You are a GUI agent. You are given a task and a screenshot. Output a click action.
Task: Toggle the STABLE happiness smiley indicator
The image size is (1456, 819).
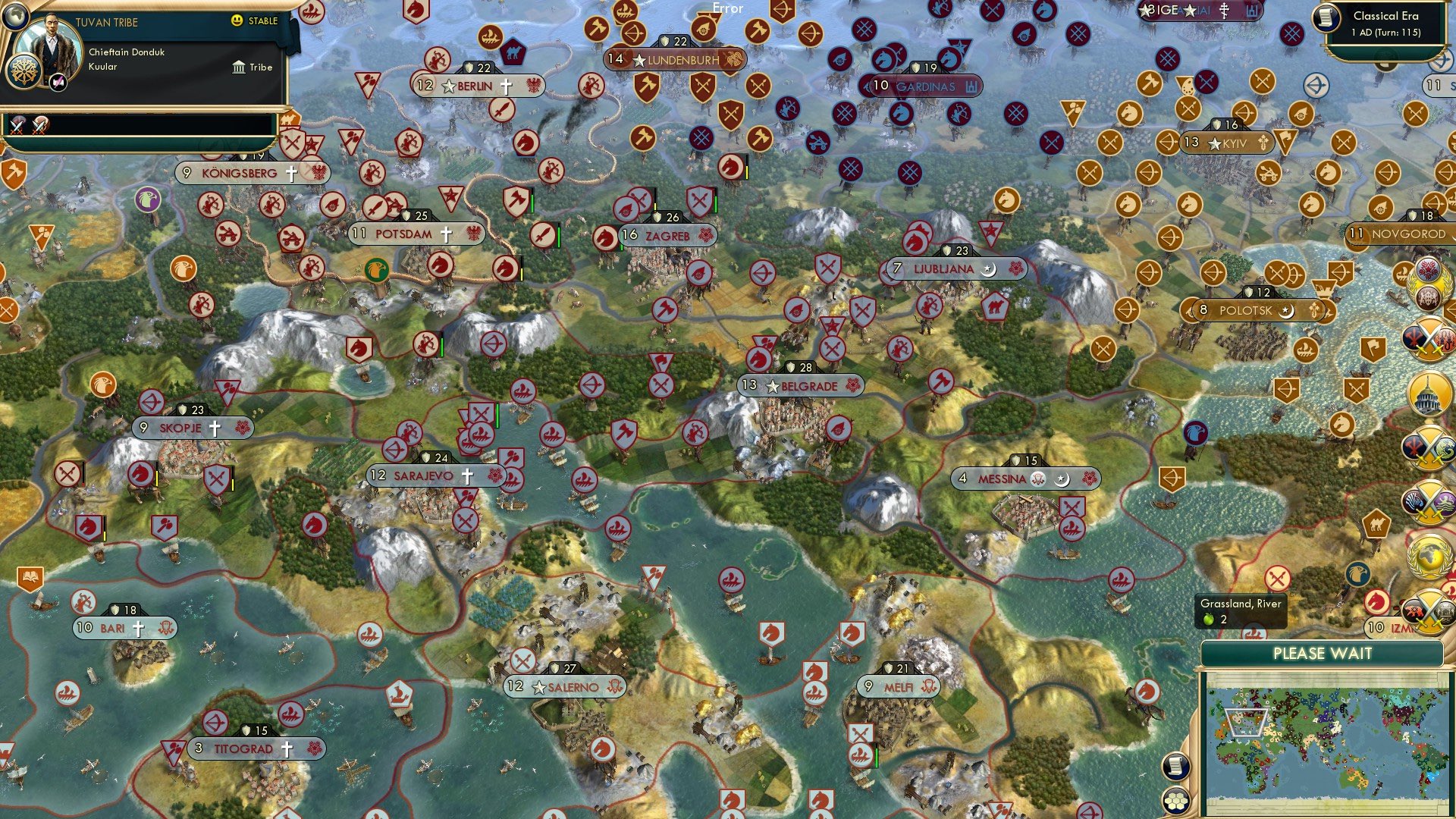coord(236,20)
